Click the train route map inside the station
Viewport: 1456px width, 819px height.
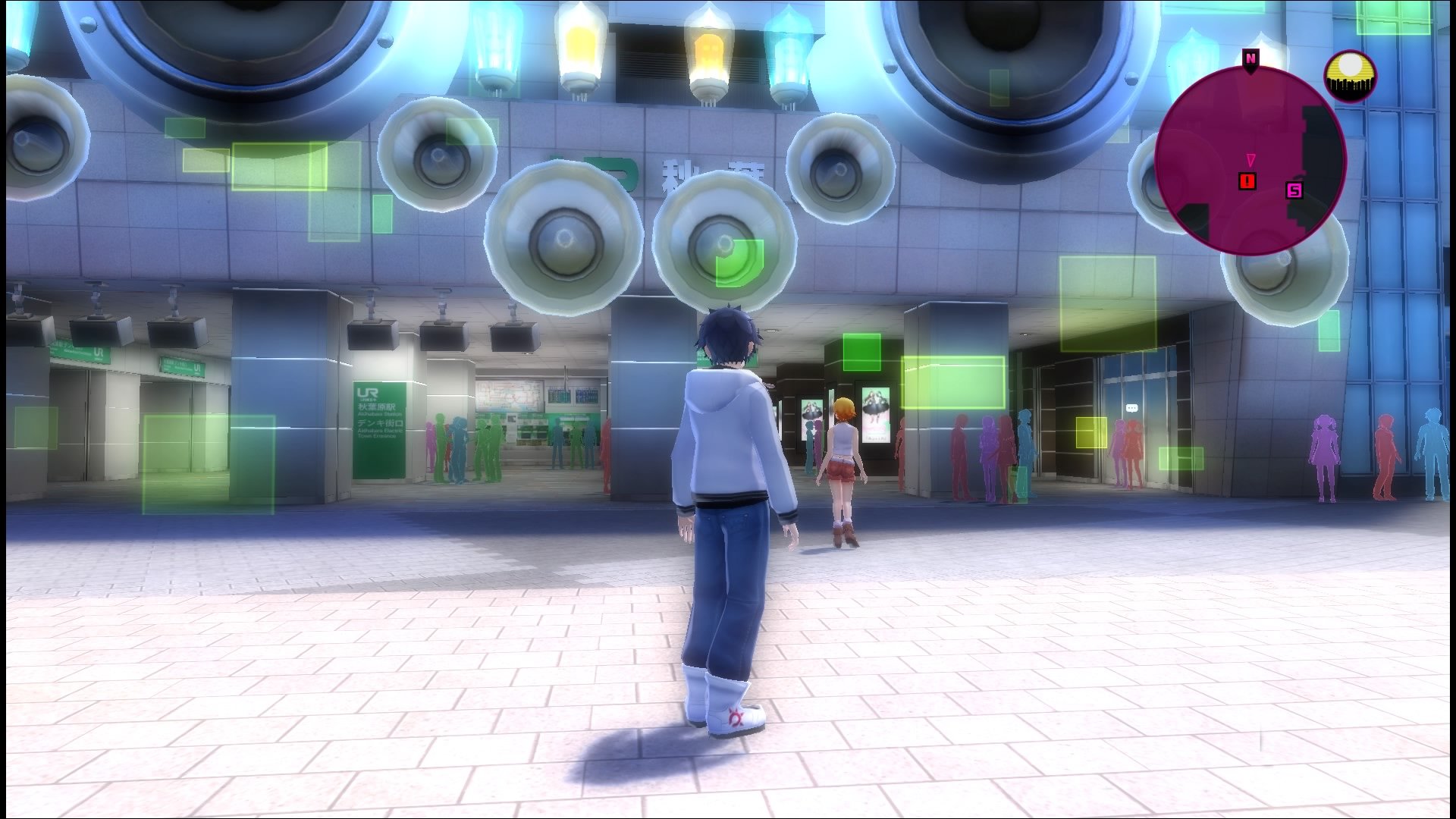(x=509, y=396)
